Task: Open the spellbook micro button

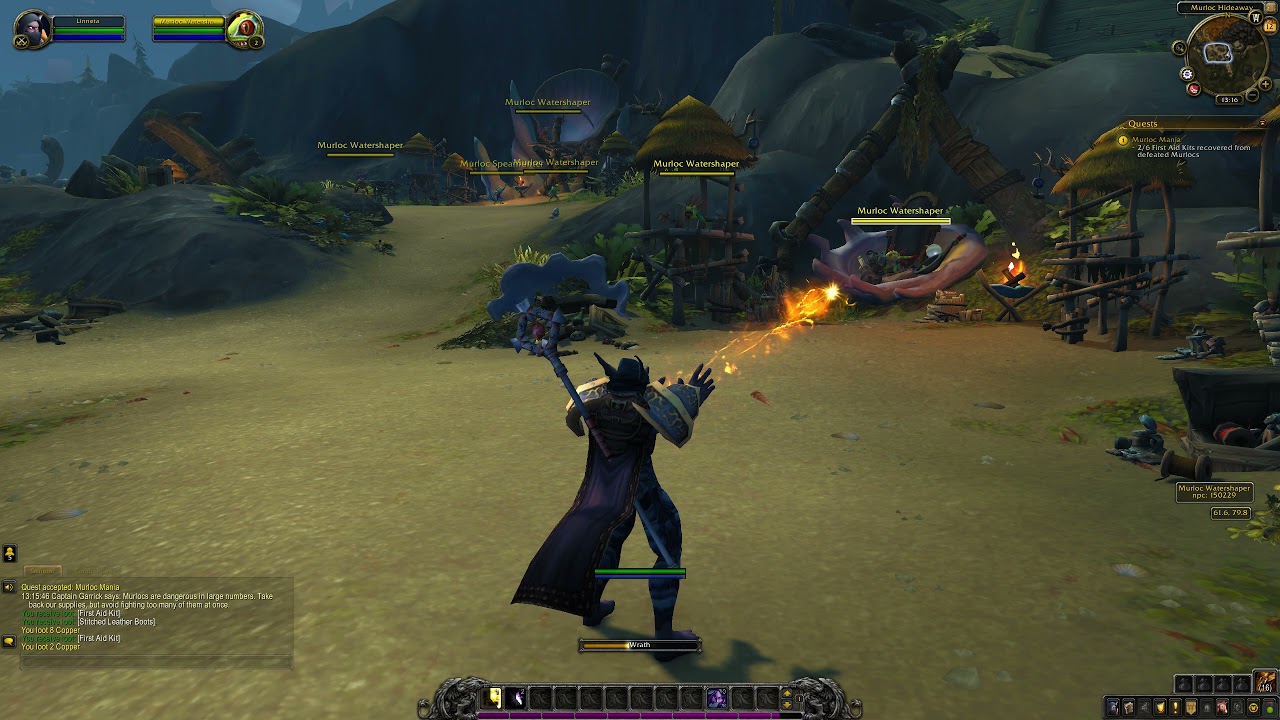Action: click(1128, 707)
